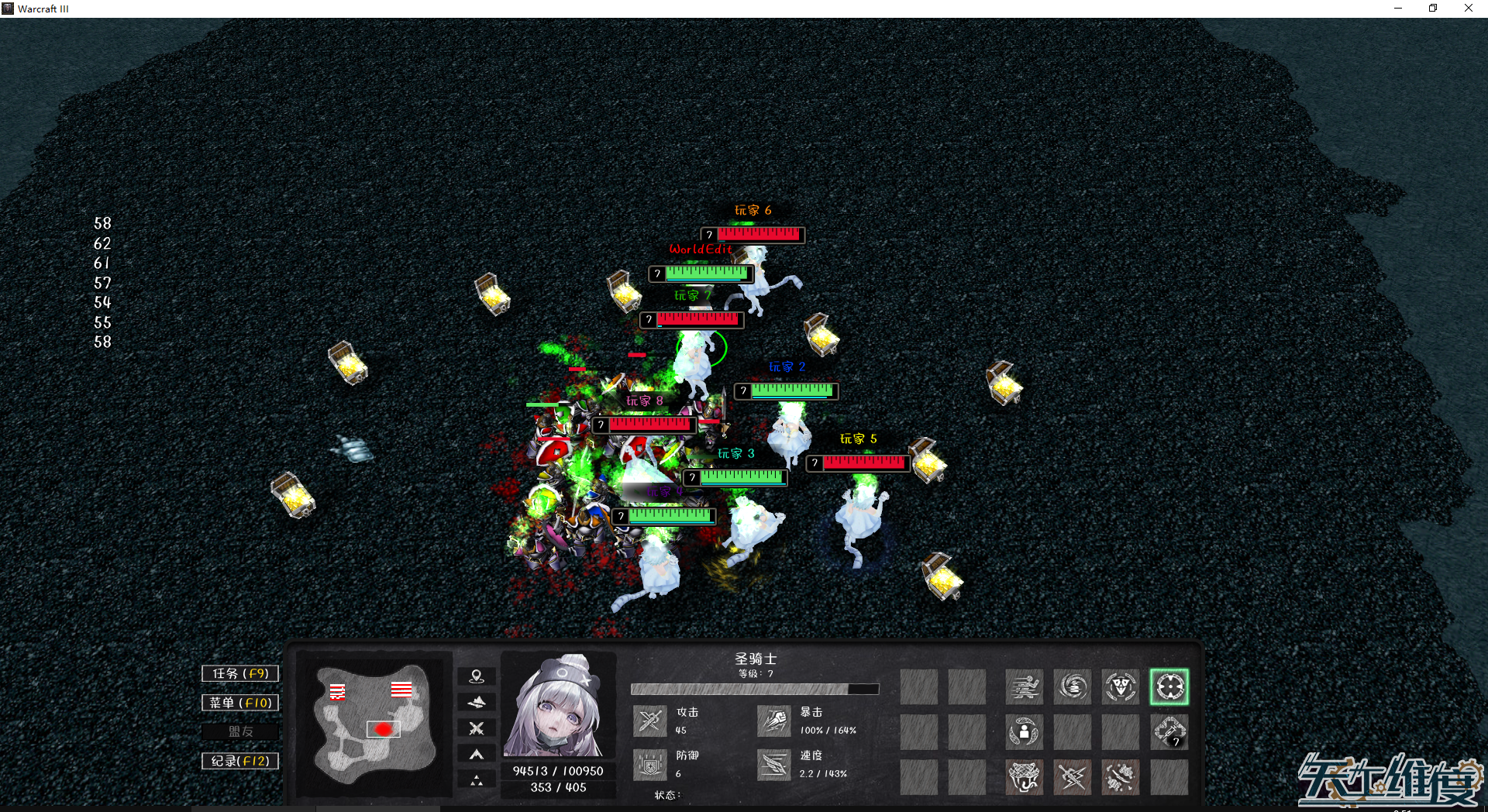This screenshot has height=812, width=1488.
Task: Open the 菜单 (F10) game menu
Action: (x=240, y=703)
